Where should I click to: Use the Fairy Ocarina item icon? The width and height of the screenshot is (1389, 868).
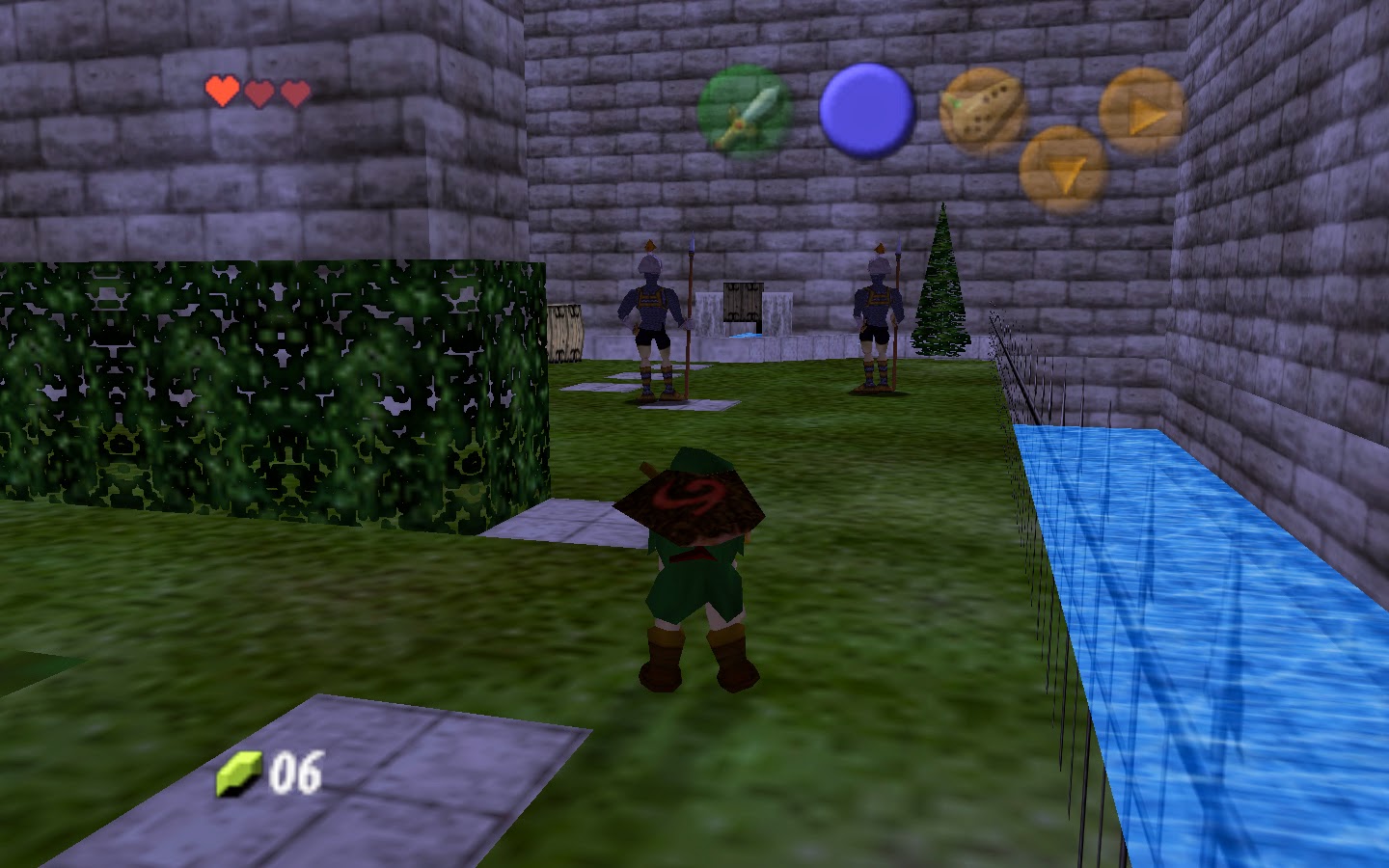click(982, 106)
